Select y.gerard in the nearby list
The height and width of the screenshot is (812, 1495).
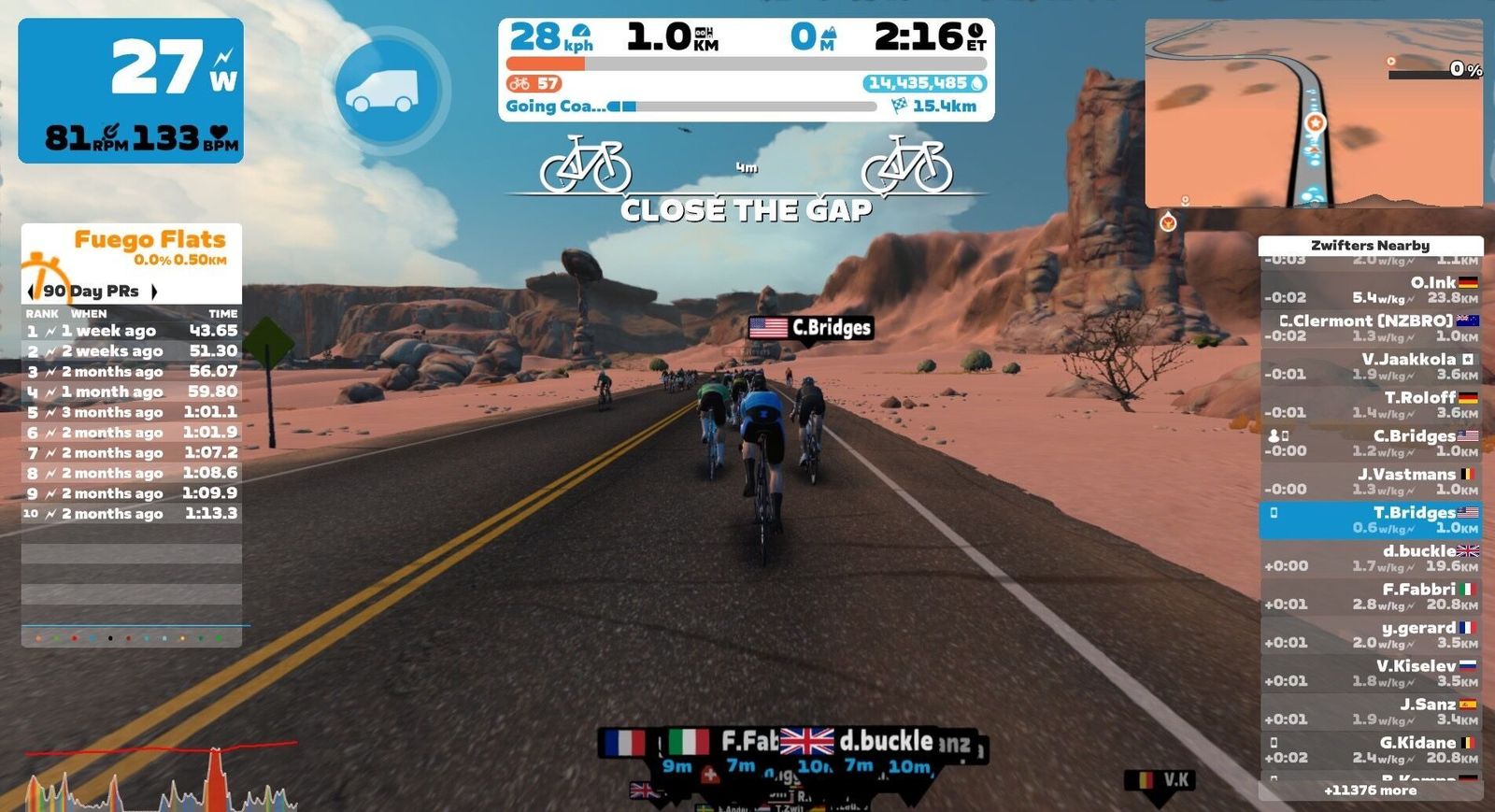point(1370,634)
